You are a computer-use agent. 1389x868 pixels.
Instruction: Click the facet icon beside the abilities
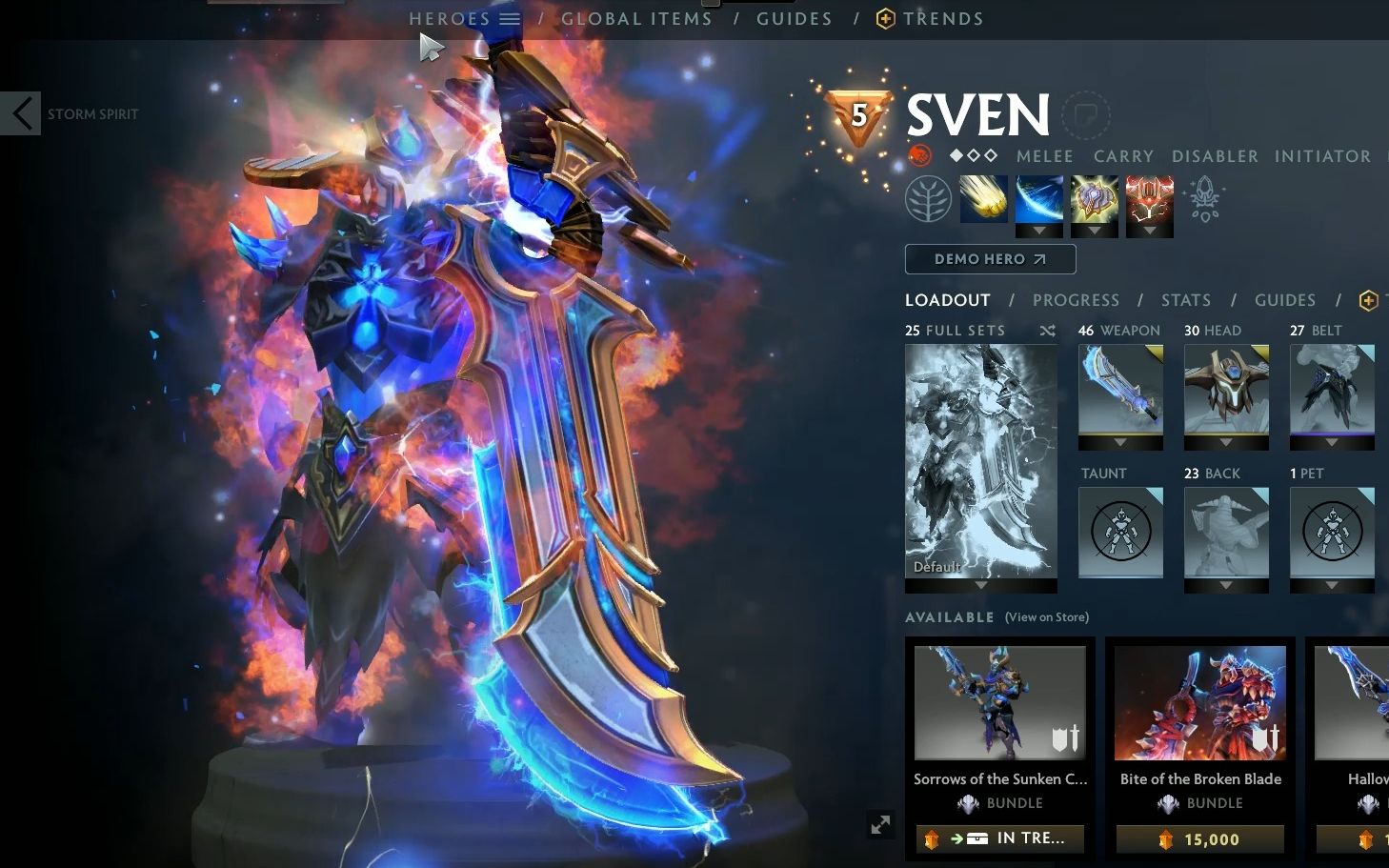tap(1204, 199)
